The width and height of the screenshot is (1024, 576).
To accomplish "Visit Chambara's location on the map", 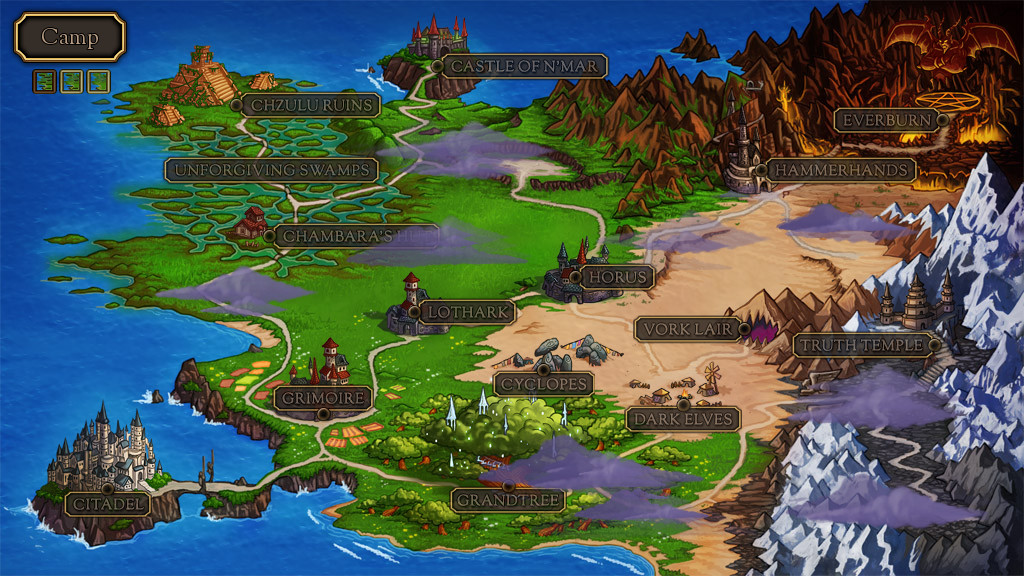I will (x=355, y=237).
